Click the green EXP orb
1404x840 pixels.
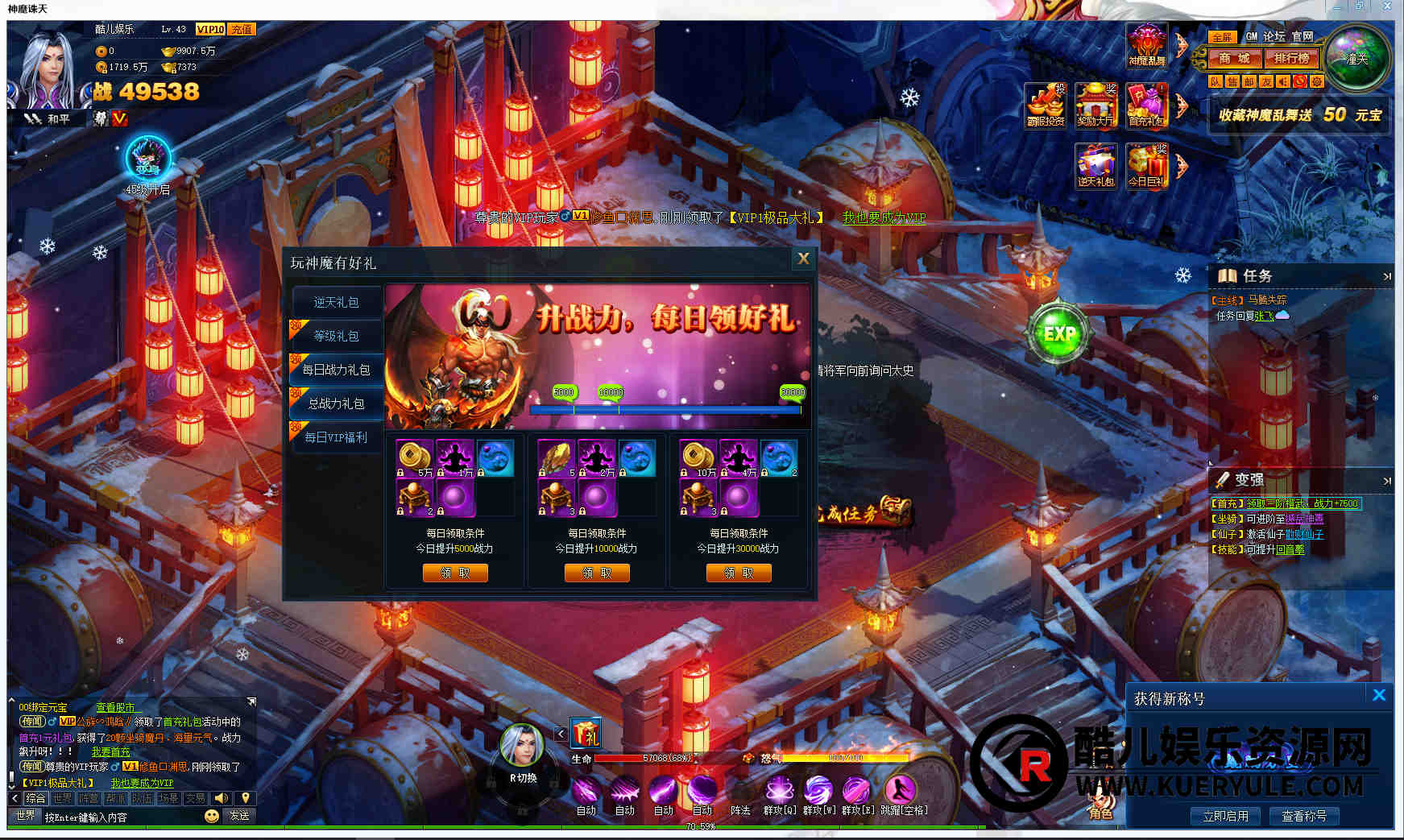tap(1058, 333)
